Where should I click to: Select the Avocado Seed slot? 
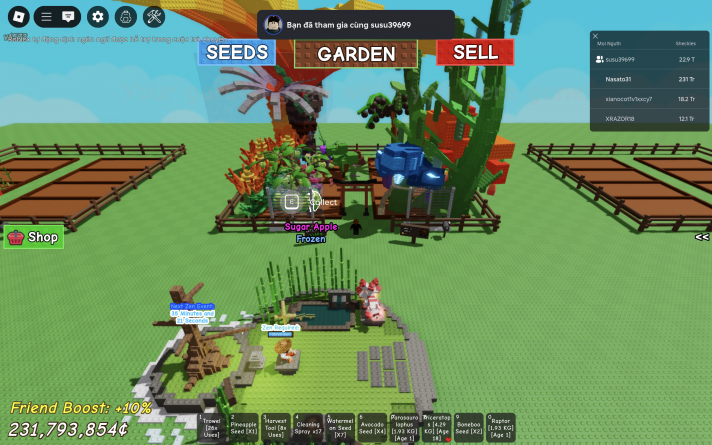click(372, 428)
